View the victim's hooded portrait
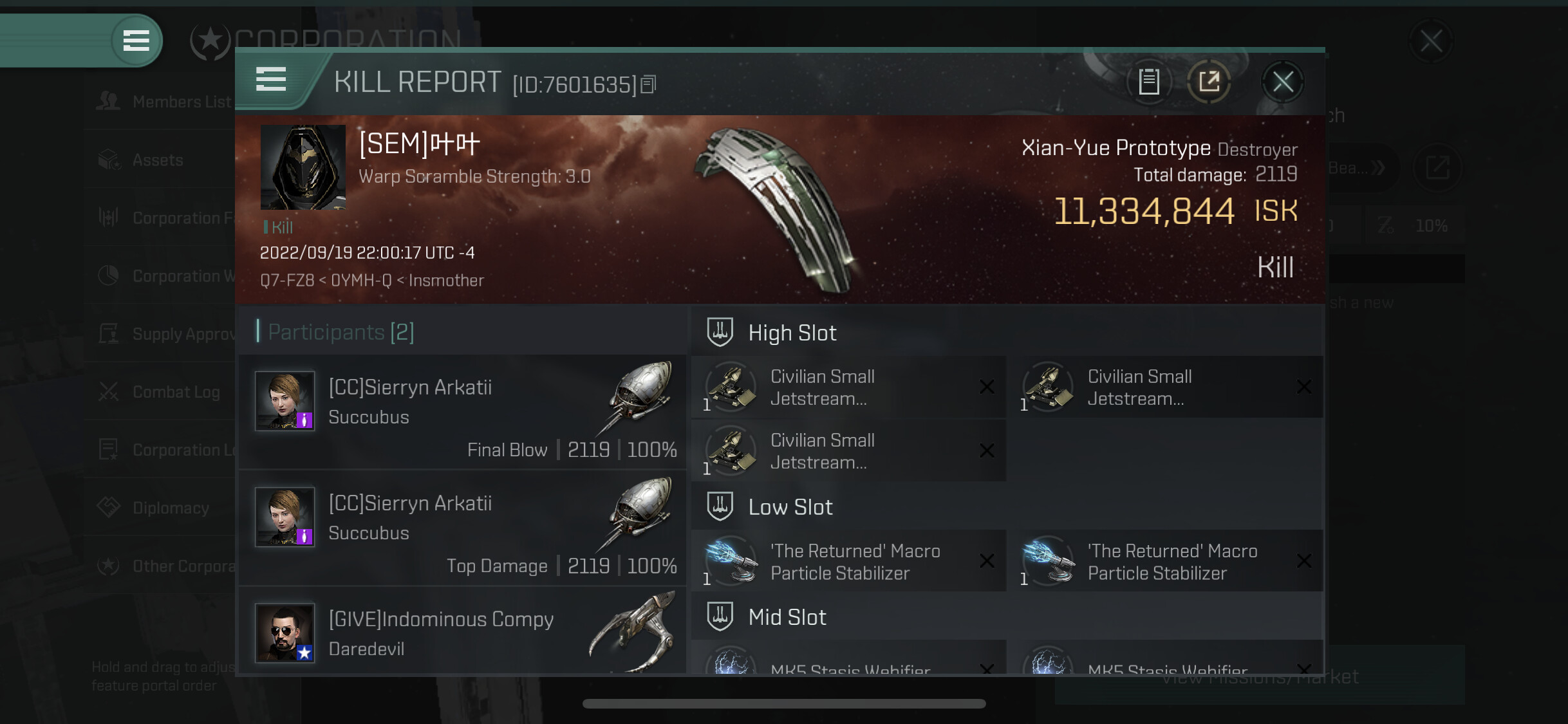 coord(303,167)
